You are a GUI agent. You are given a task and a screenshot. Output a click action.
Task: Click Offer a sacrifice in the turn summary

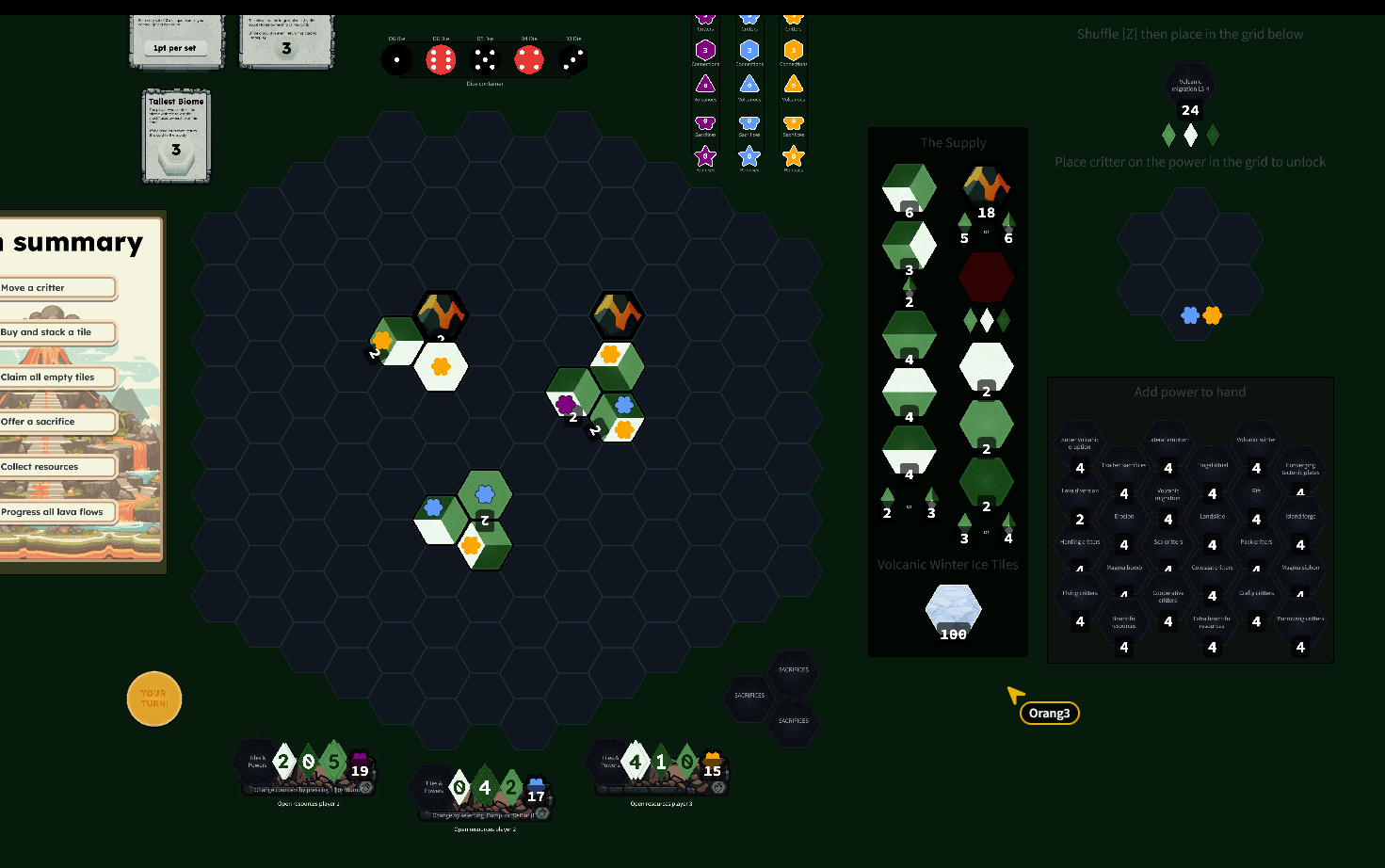click(x=38, y=421)
